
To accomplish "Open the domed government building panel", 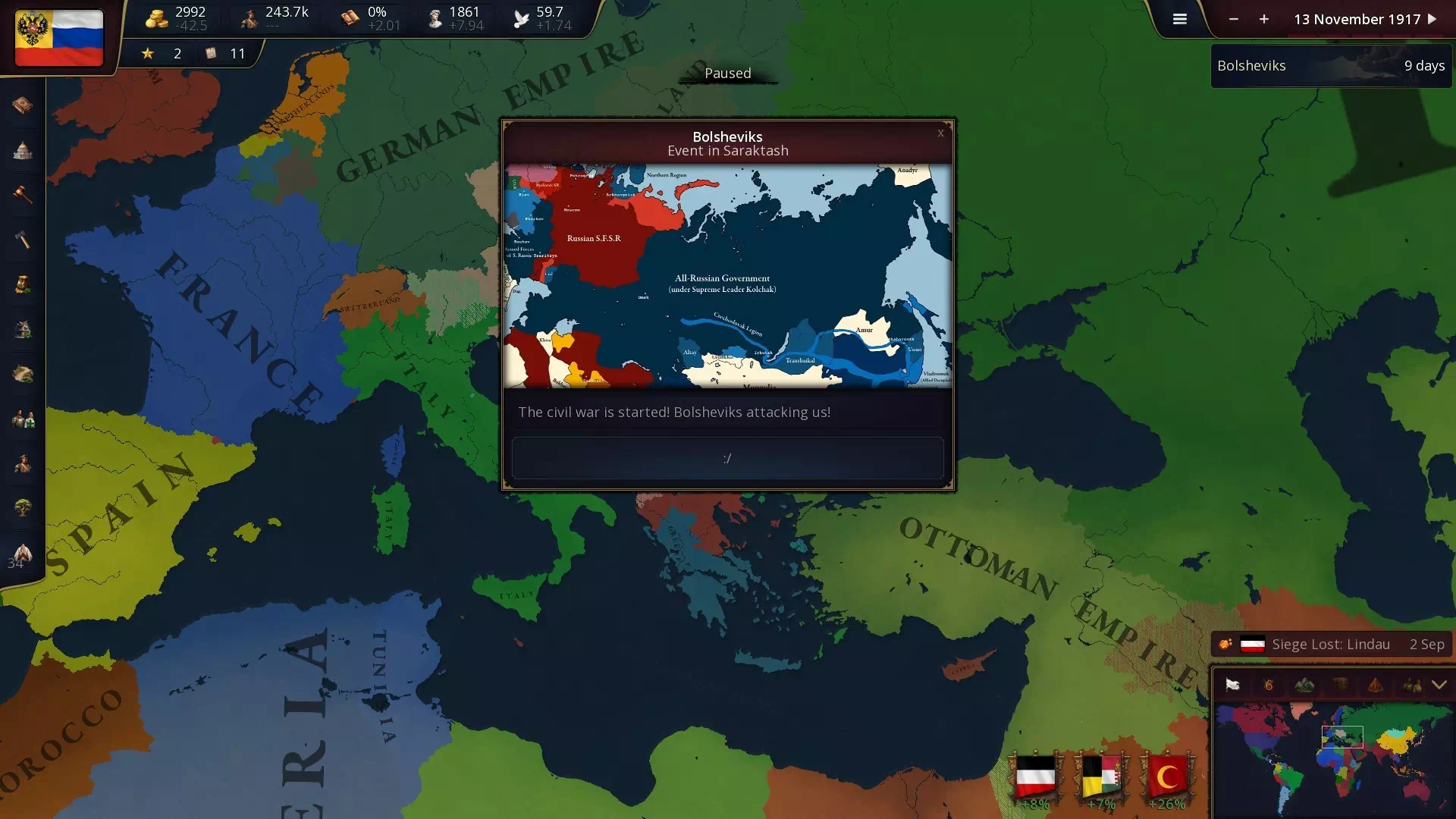I will pos(23,150).
